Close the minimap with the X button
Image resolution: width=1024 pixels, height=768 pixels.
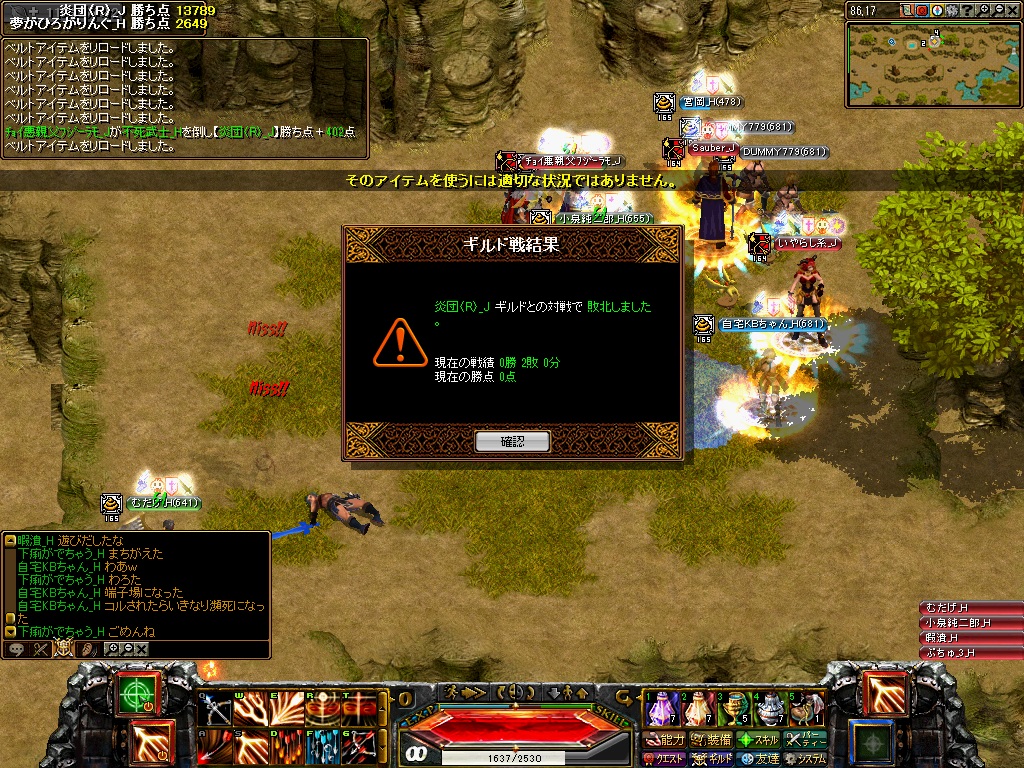tap(1013, 11)
